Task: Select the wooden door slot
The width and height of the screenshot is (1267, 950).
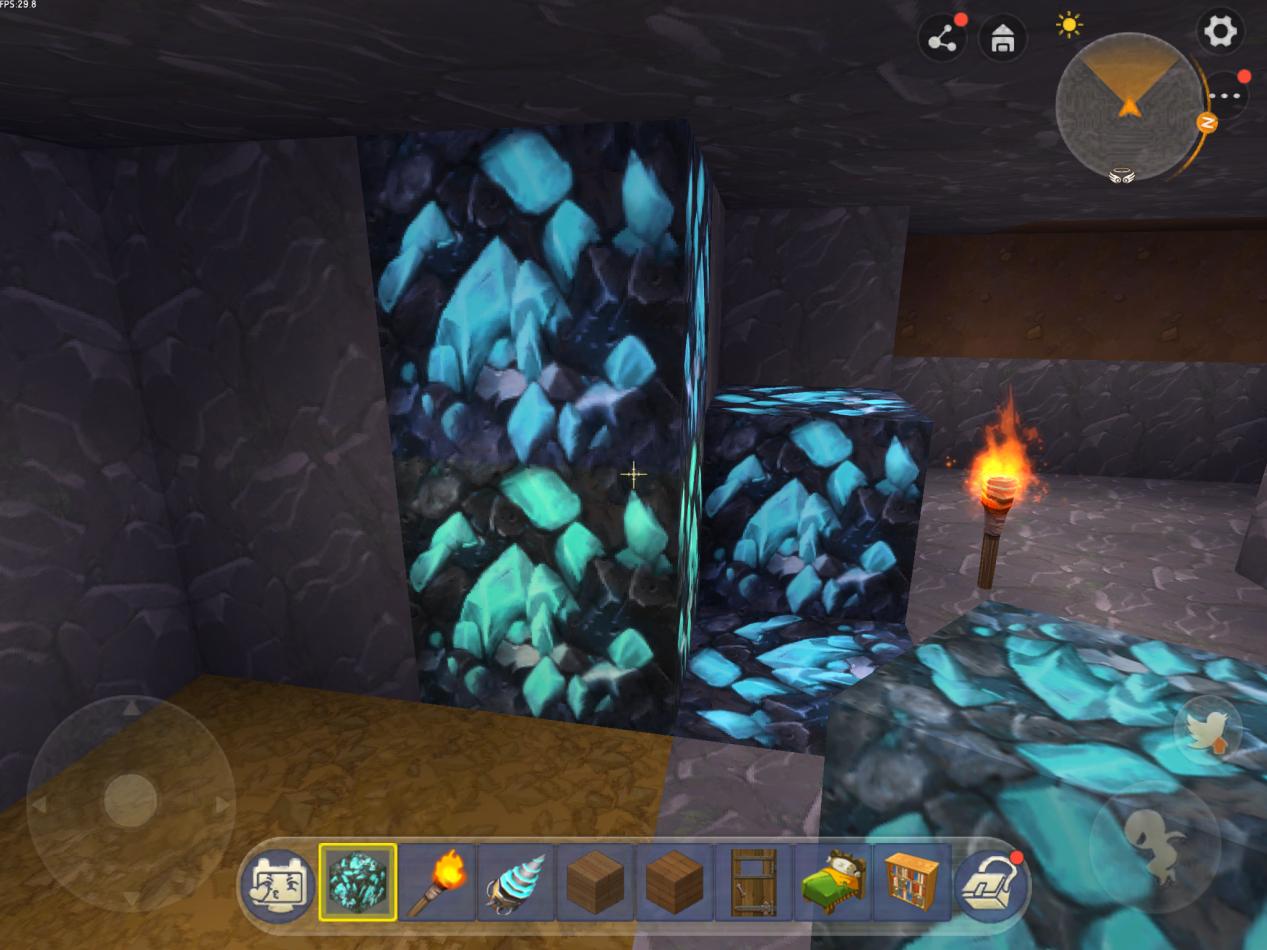Action: [x=753, y=882]
